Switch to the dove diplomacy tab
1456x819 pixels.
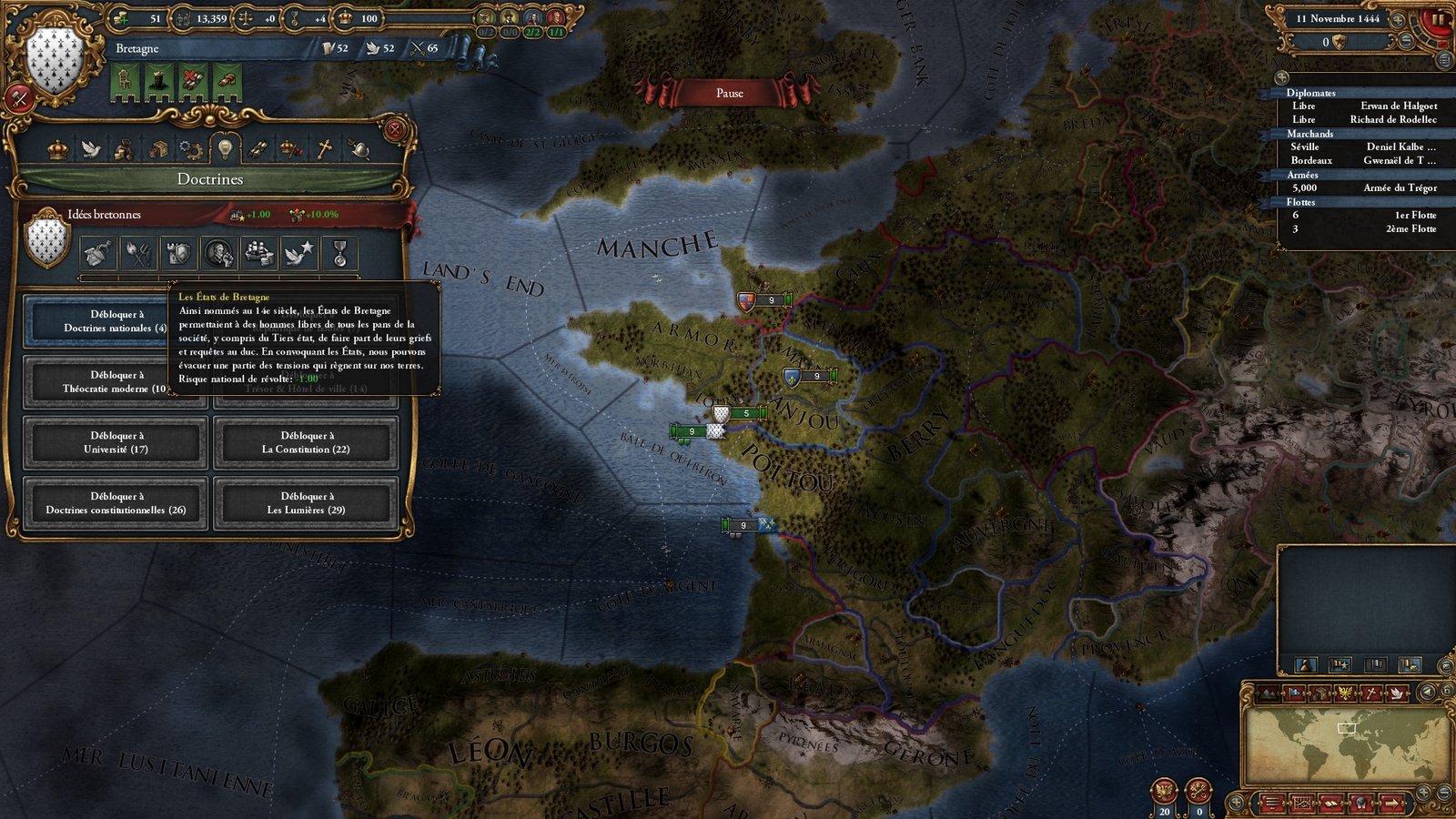pos(90,148)
